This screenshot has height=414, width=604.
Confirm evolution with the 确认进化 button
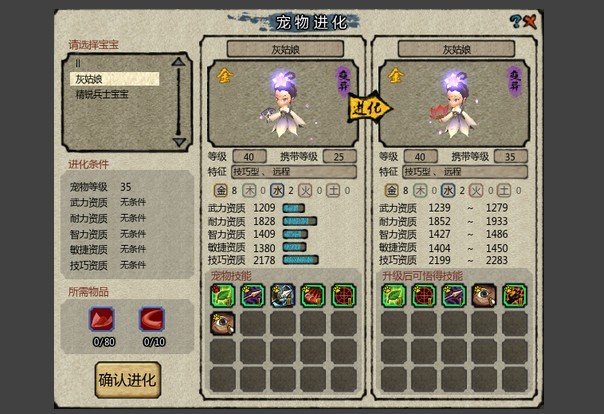click(x=127, y=380)
